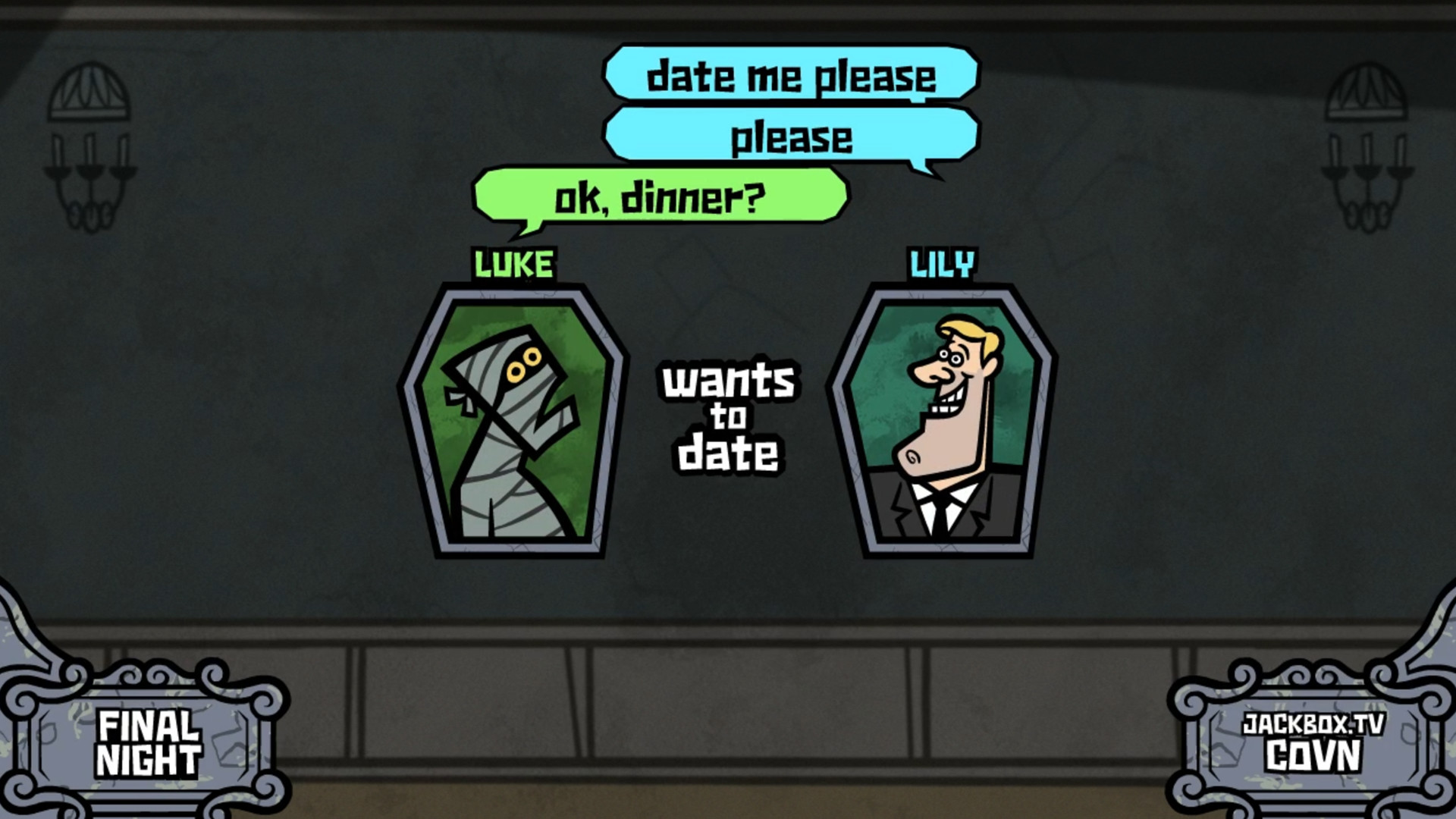Click the LILY name label
1456x819 pixels.
point(941,263)
